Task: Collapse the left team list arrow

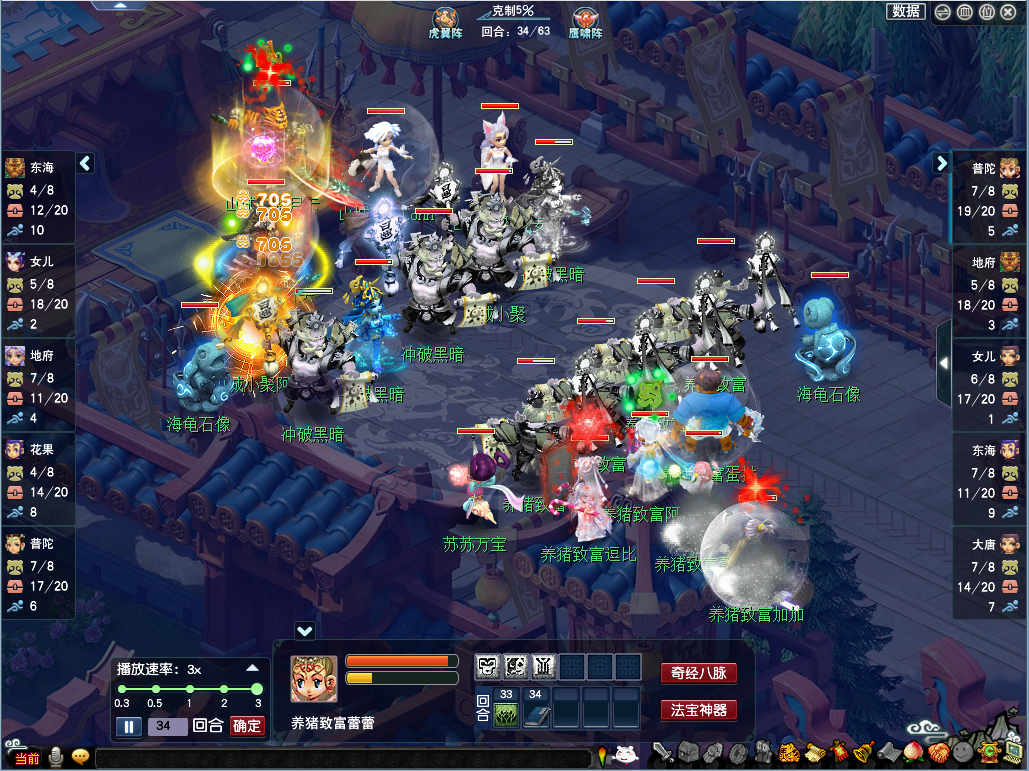Action: pyautogui.click(x=85, y=162)
